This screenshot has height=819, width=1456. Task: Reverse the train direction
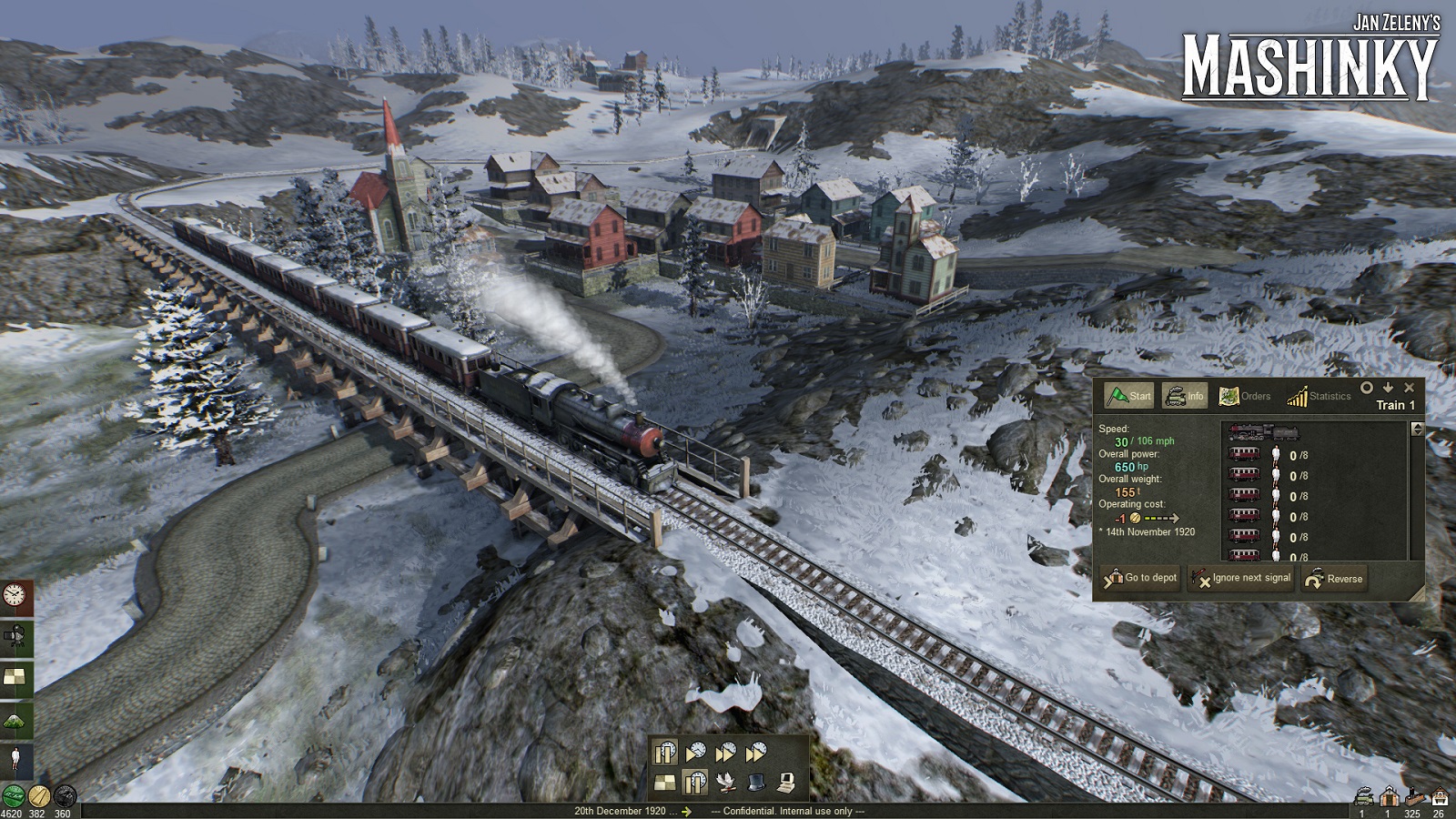[1334, 579]
